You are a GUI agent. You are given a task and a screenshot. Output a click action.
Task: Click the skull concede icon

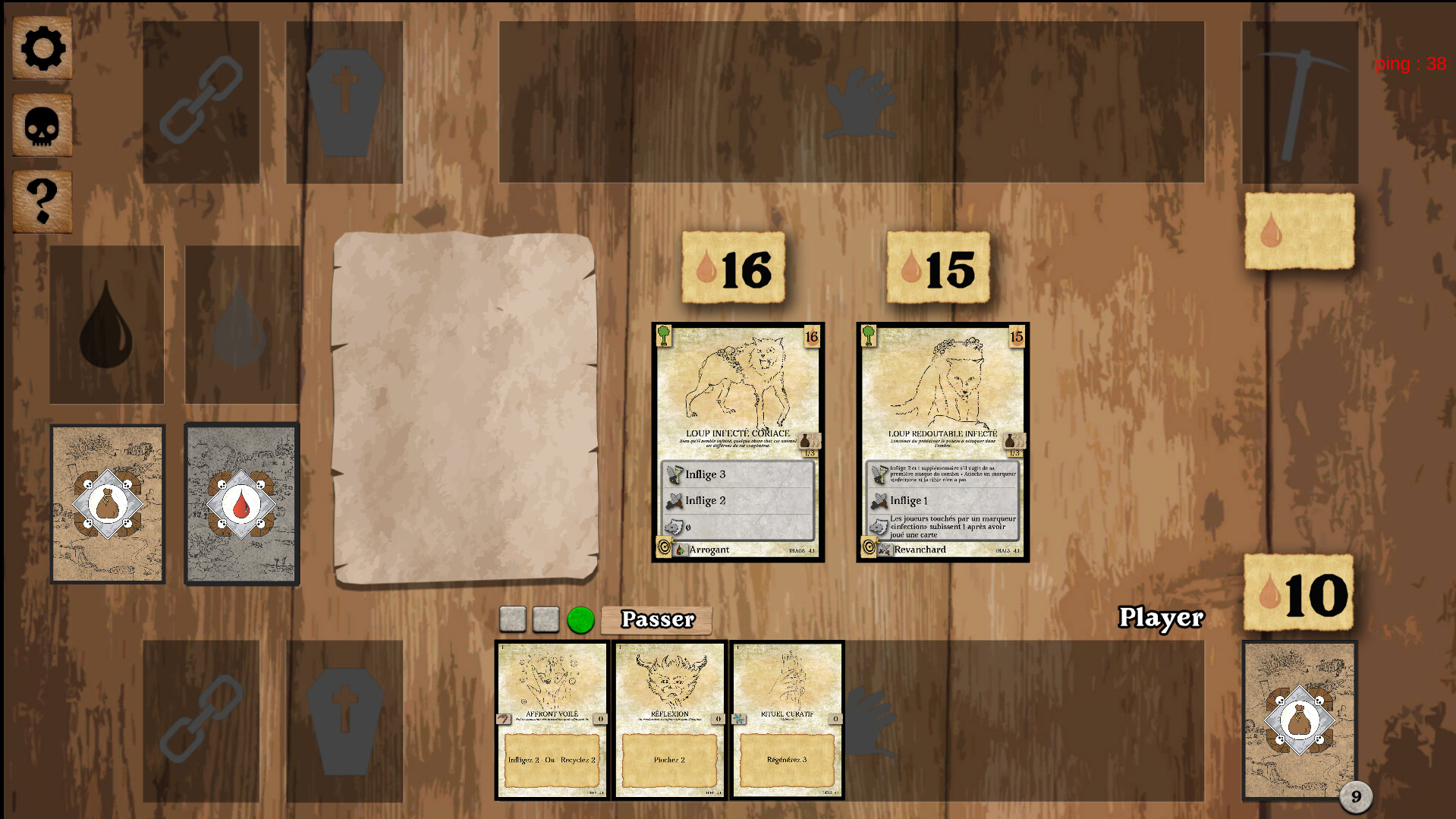click(42, 124)
